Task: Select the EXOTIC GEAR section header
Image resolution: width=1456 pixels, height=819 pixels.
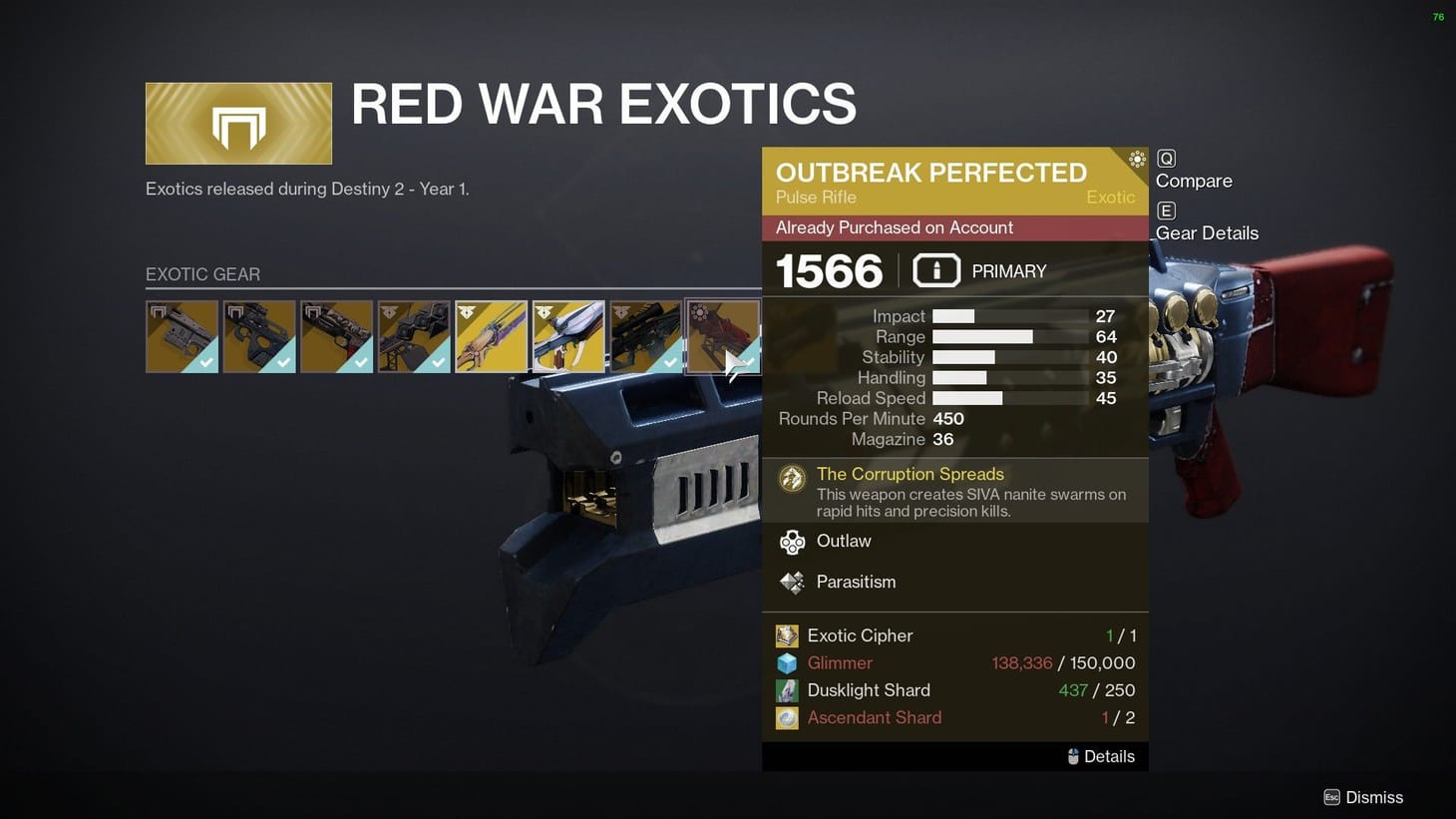Action: point(203,274)
